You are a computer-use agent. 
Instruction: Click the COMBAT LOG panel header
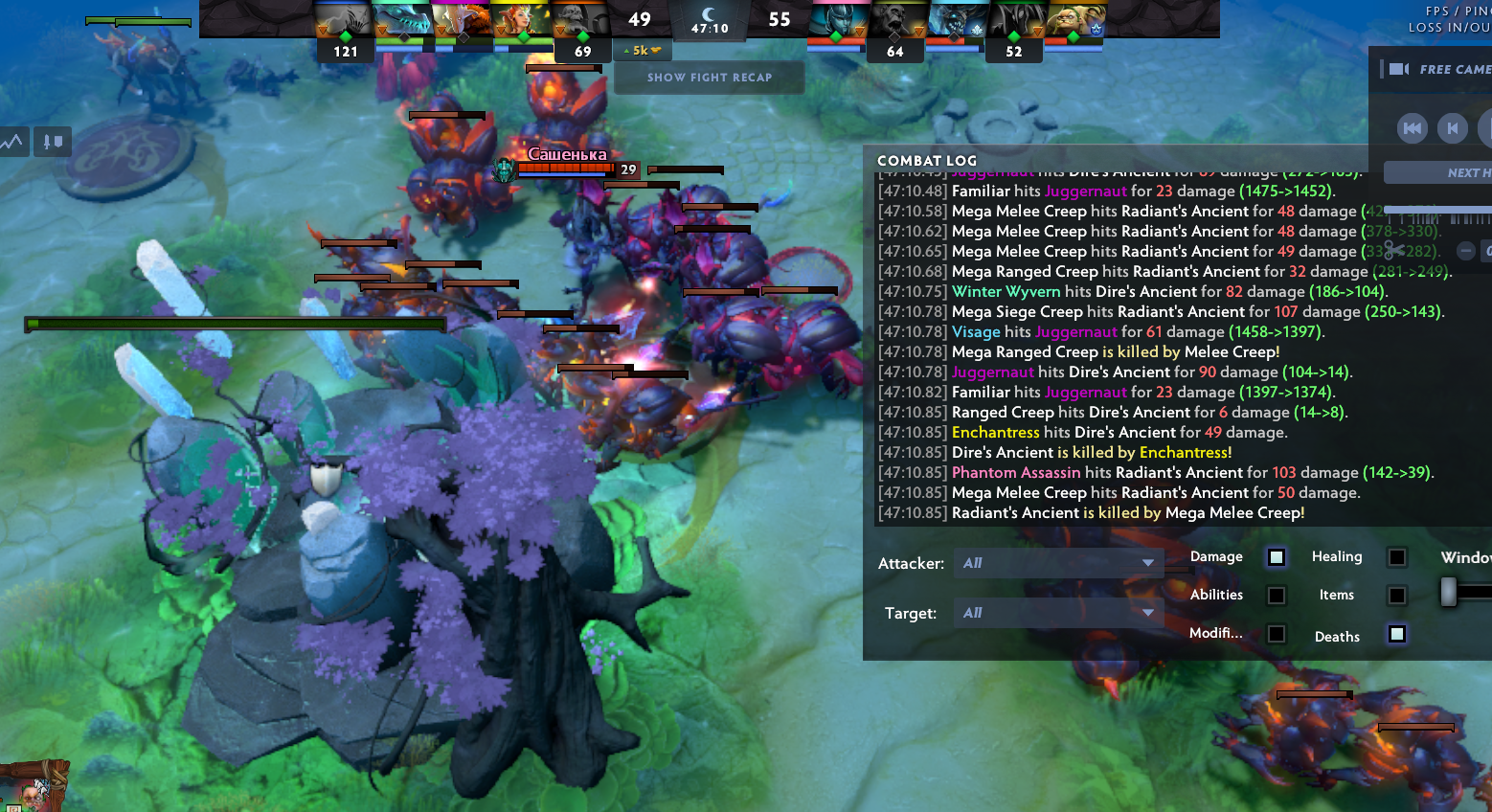[926, 160]
